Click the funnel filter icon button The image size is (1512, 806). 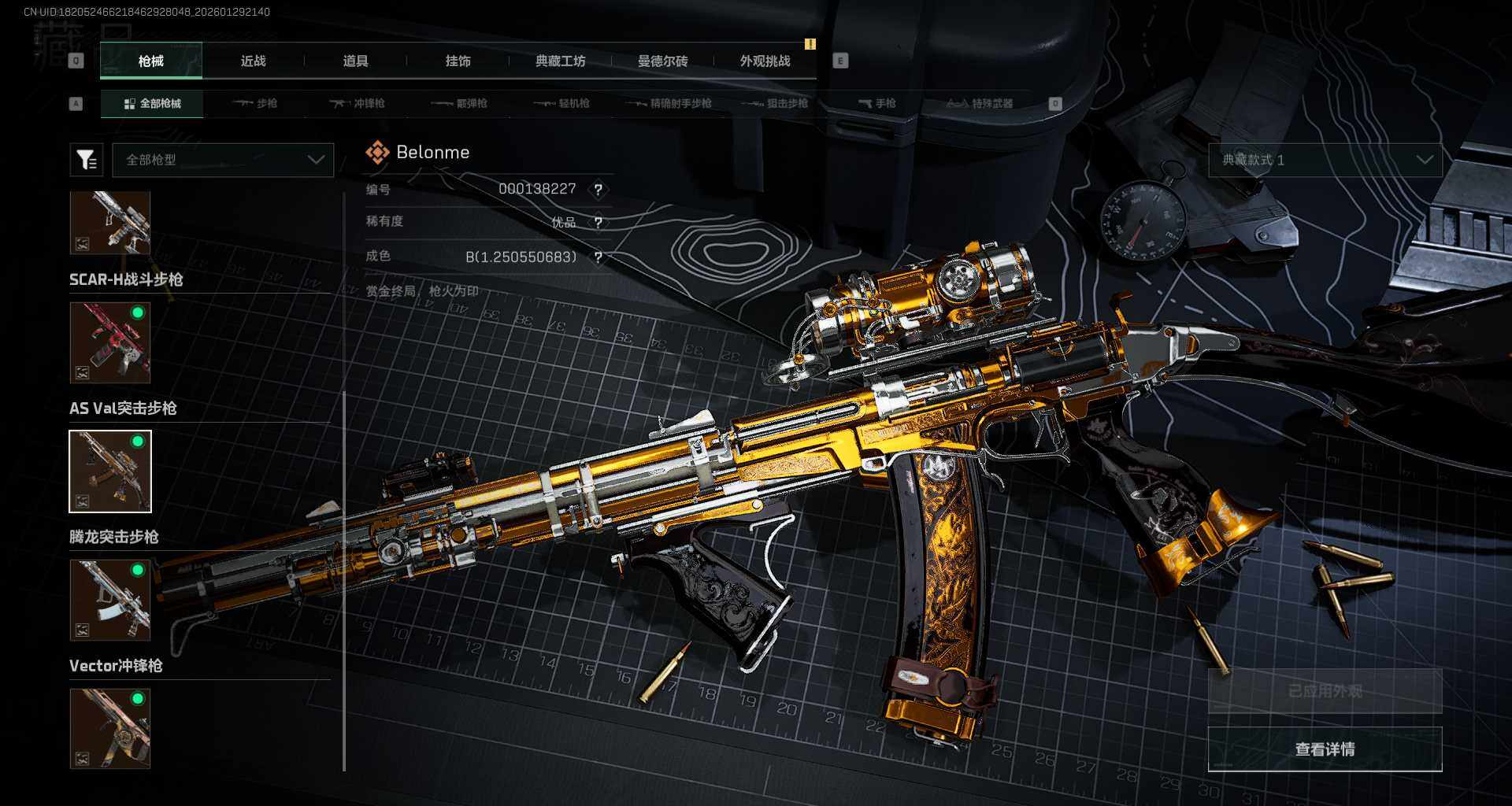click(x=87, y=160)
